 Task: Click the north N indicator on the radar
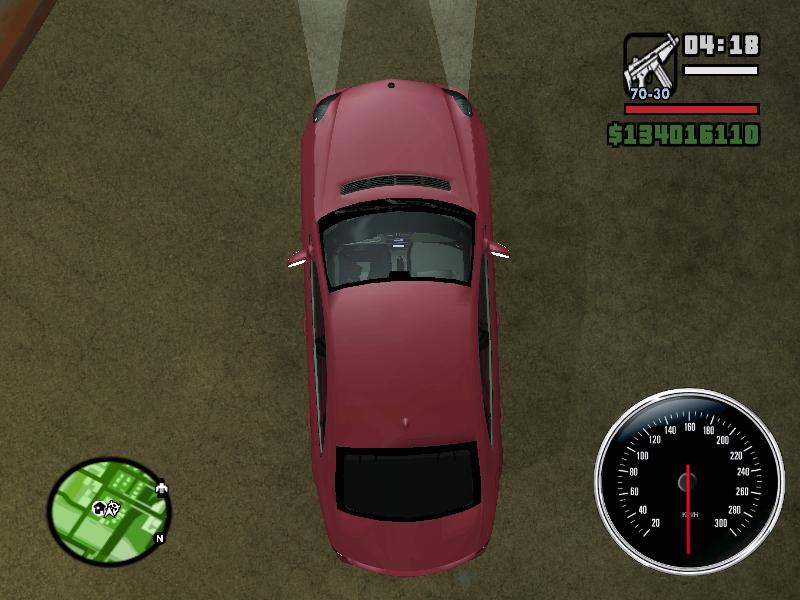[159, 538]
